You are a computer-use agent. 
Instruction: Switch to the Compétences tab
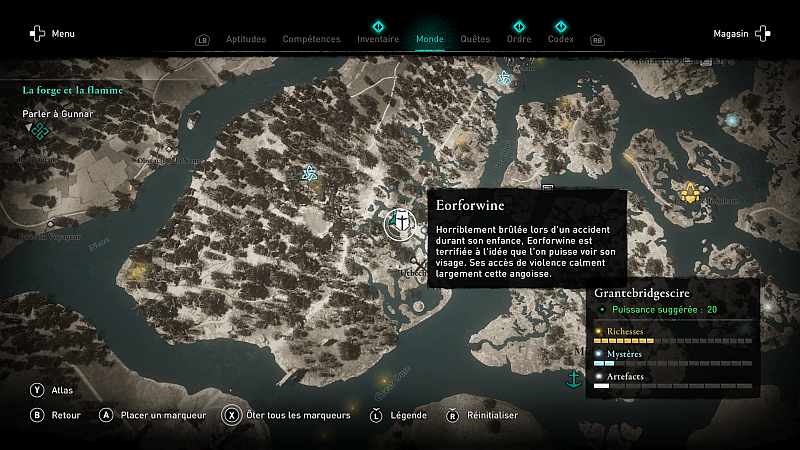311,39
